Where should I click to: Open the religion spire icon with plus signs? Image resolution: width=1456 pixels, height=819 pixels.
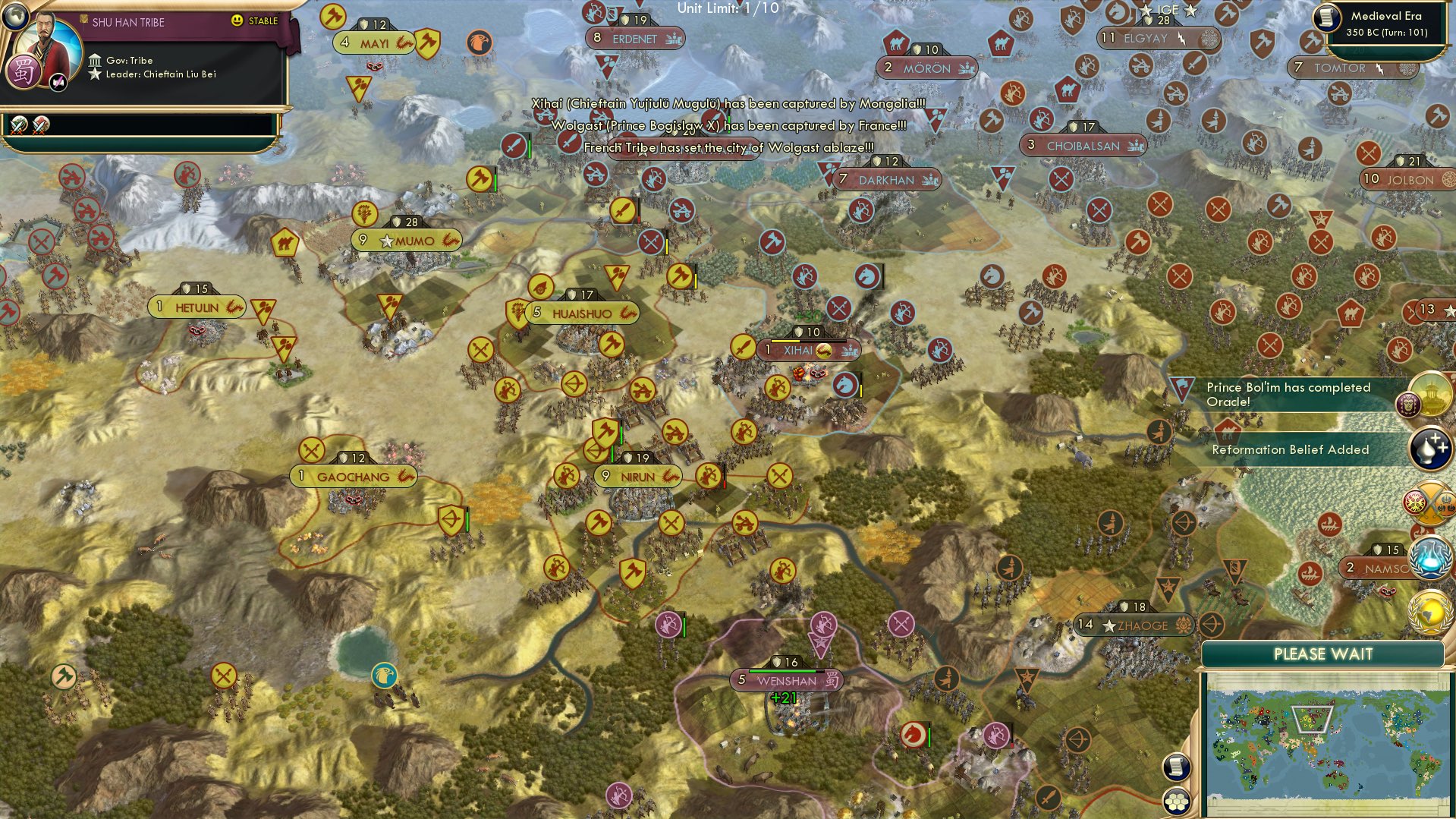[1429, 448]
